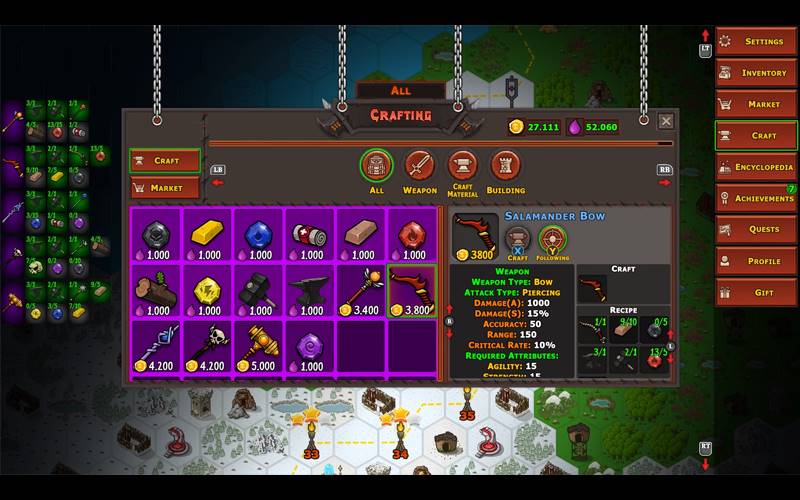The image size is (800, 500).
Task: Select the golden hammer priced 5.000
Action: coord(258,348)
